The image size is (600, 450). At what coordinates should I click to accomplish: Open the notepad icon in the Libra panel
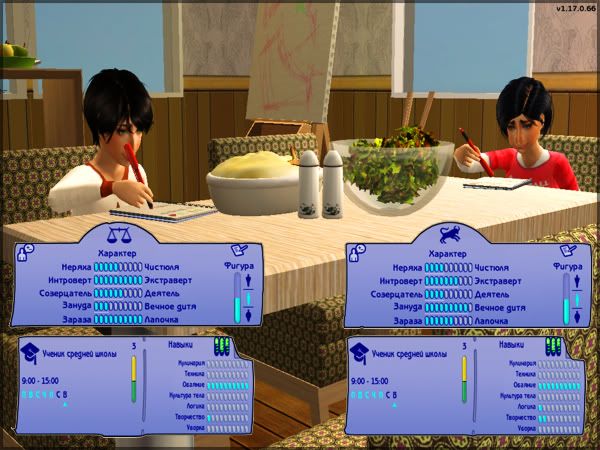pyautogui.click(x=239, y=250)
